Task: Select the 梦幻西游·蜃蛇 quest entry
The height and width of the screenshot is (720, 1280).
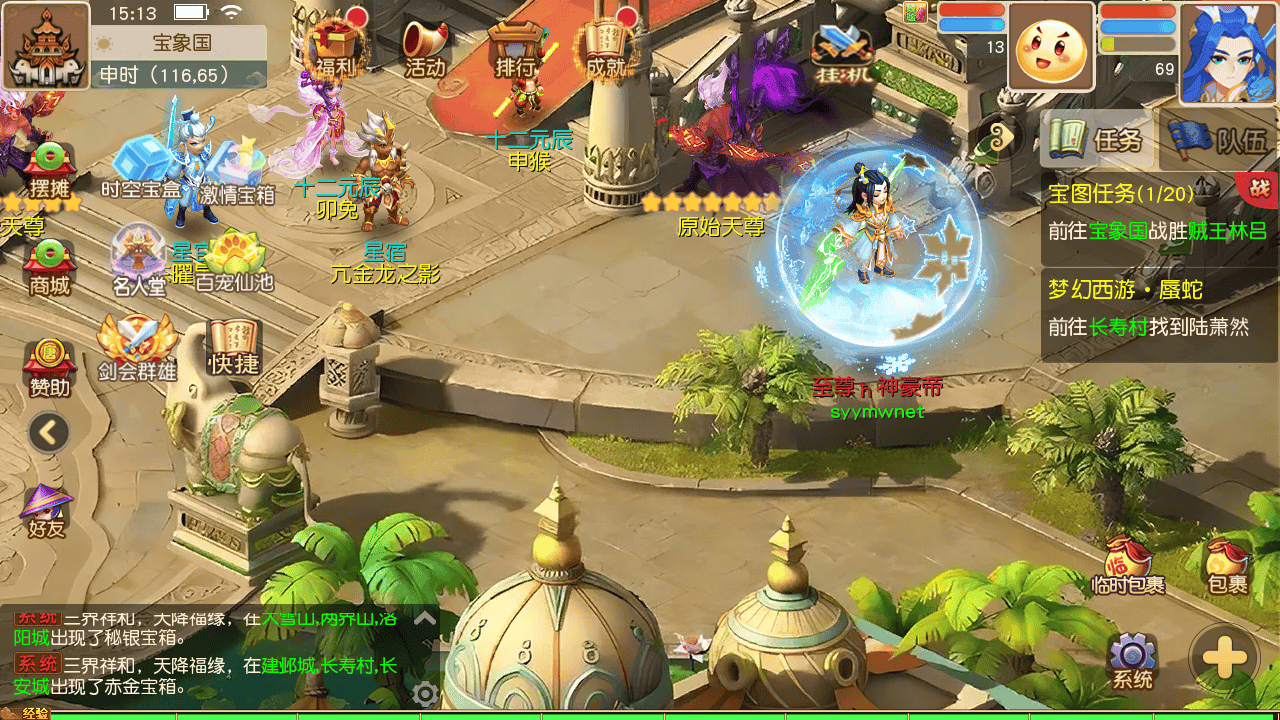Action: 1158,309
